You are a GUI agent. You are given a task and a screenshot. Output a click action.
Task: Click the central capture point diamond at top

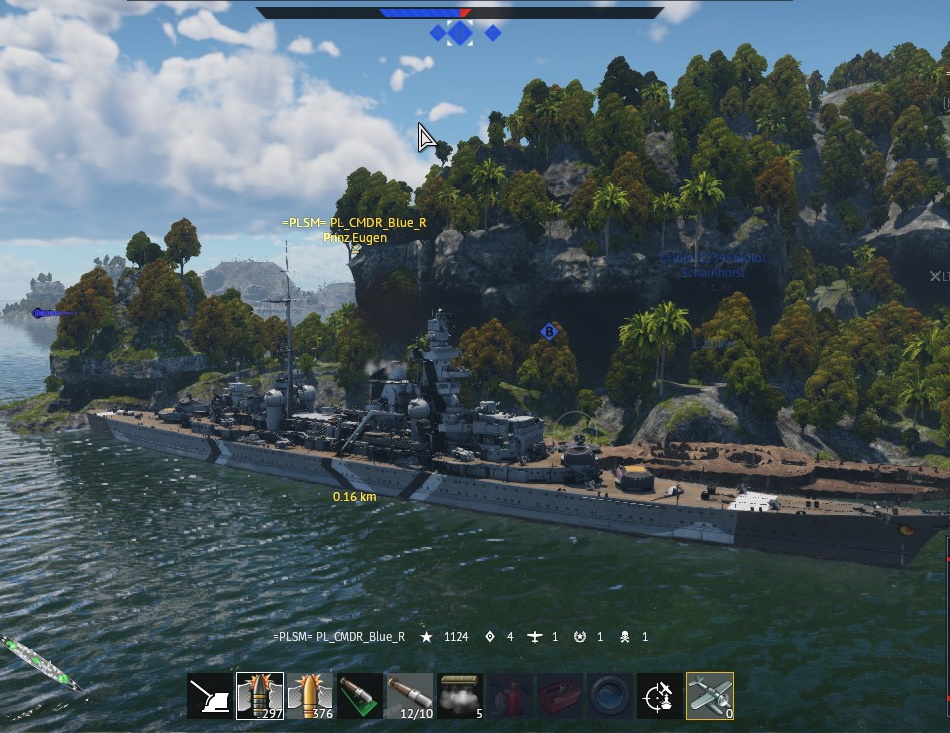tap(460, 33)
